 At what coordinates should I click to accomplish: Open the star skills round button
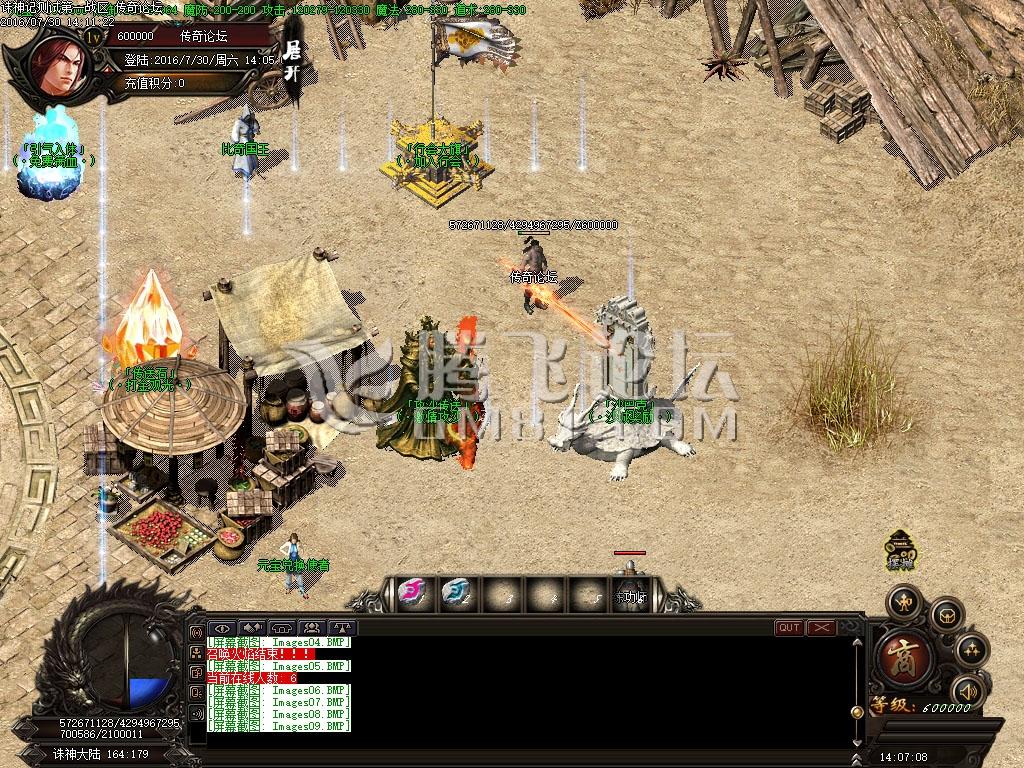(971, 650)
